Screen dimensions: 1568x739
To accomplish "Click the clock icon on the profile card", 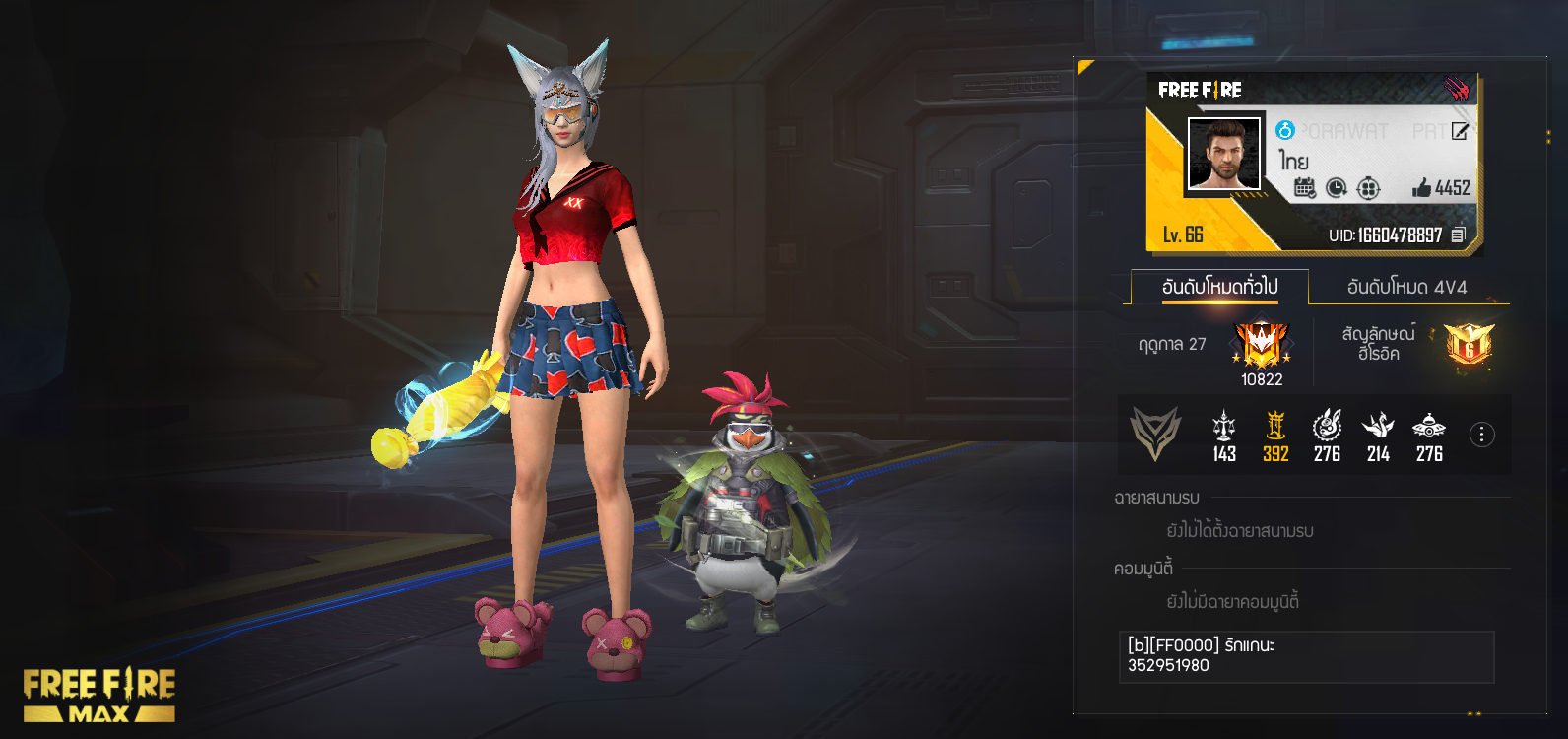I will point(1337,187).
